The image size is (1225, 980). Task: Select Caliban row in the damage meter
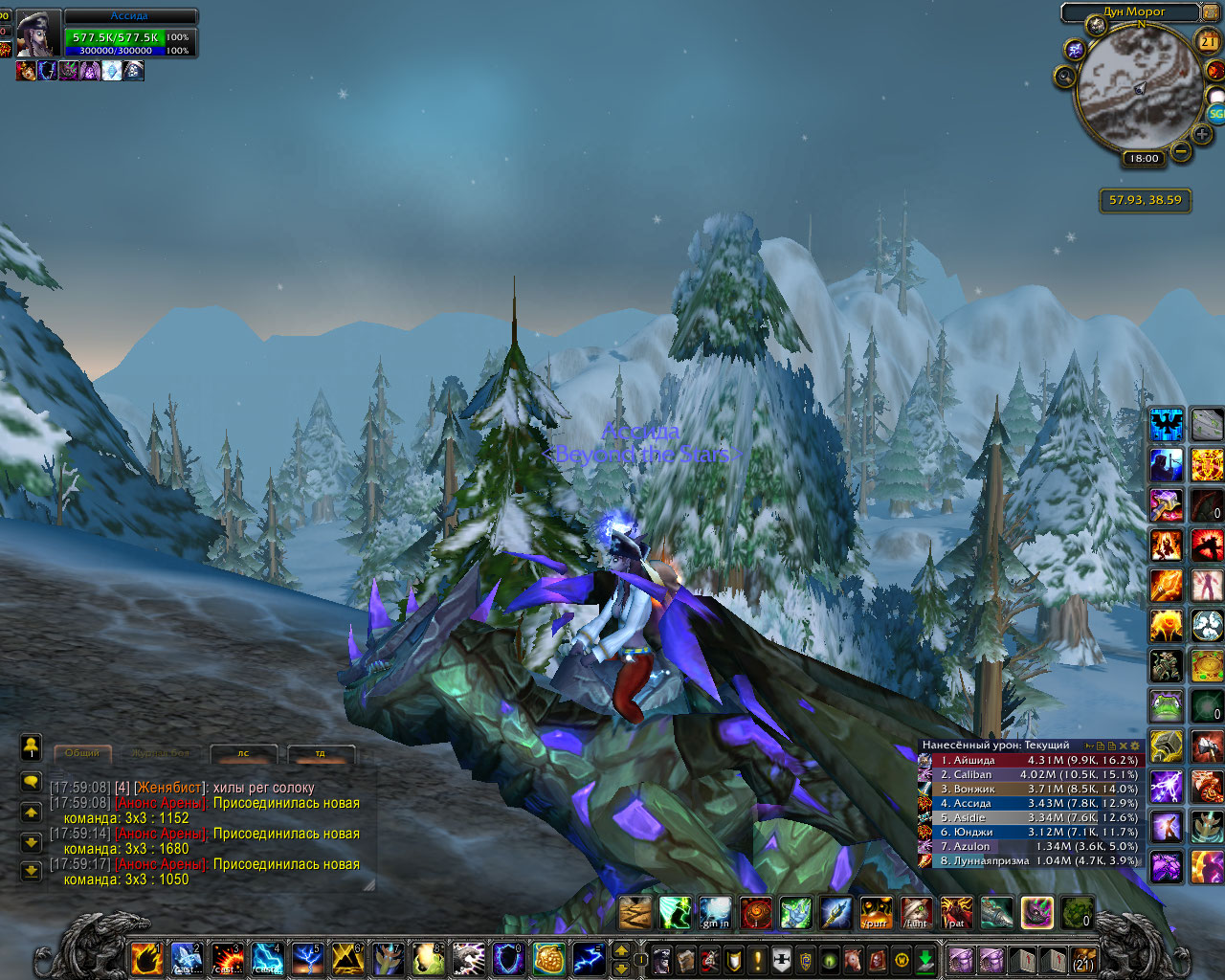1030,774
